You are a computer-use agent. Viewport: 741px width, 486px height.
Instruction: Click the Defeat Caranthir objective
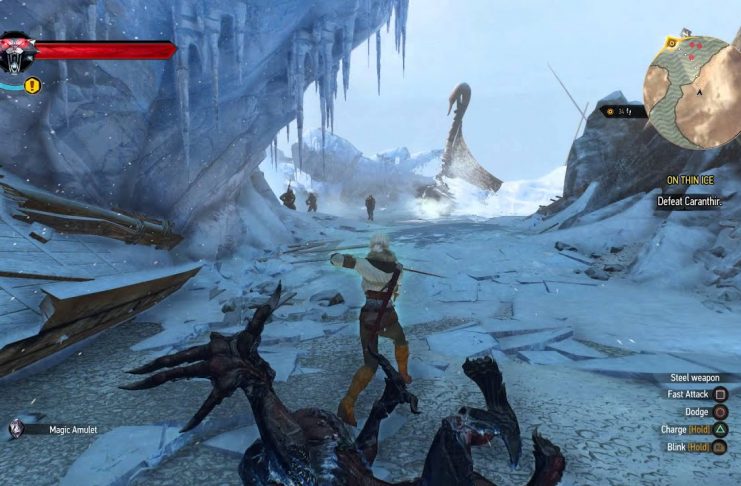(689, 201)
